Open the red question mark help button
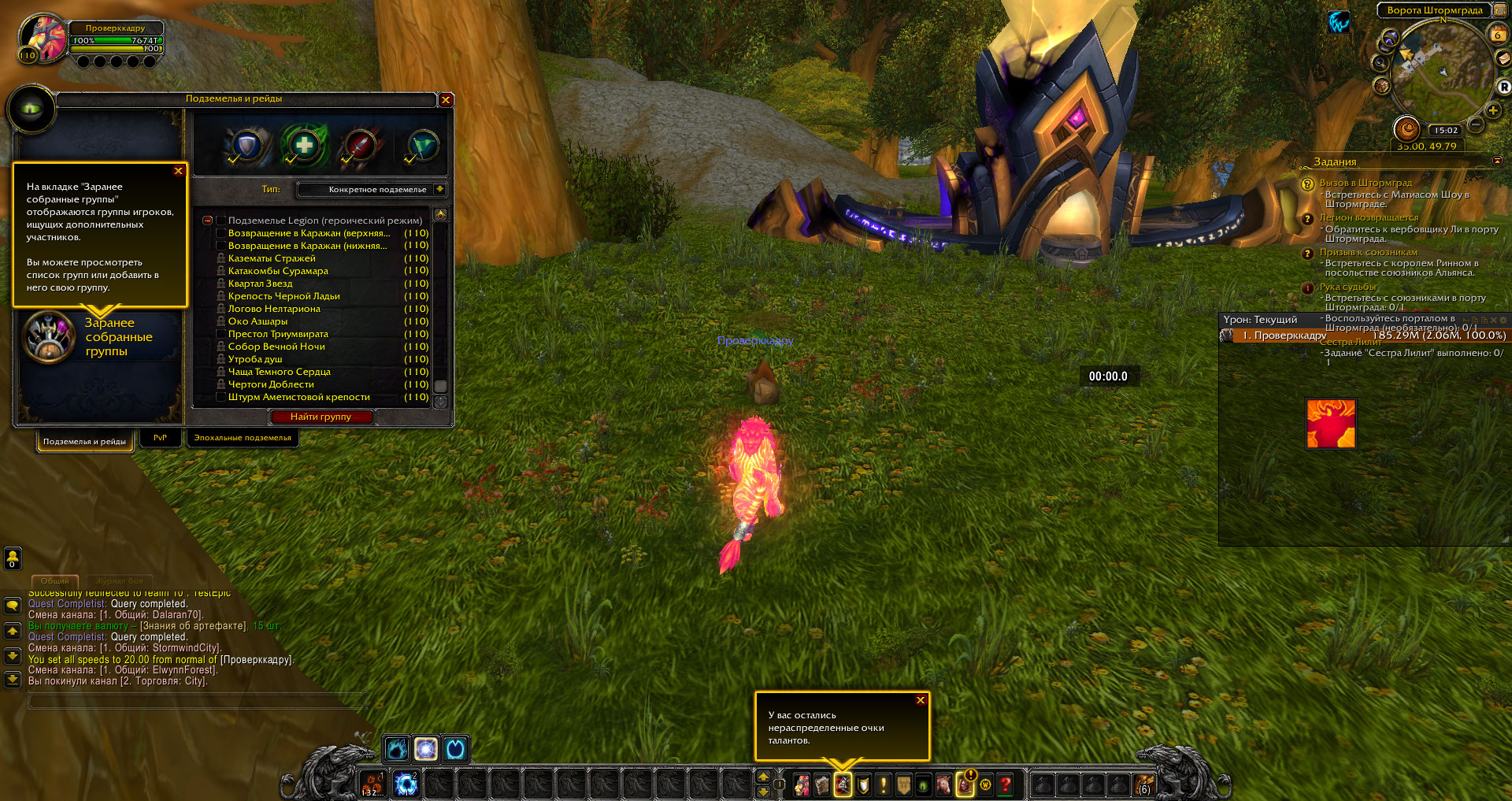 (x=1005, y=784)
